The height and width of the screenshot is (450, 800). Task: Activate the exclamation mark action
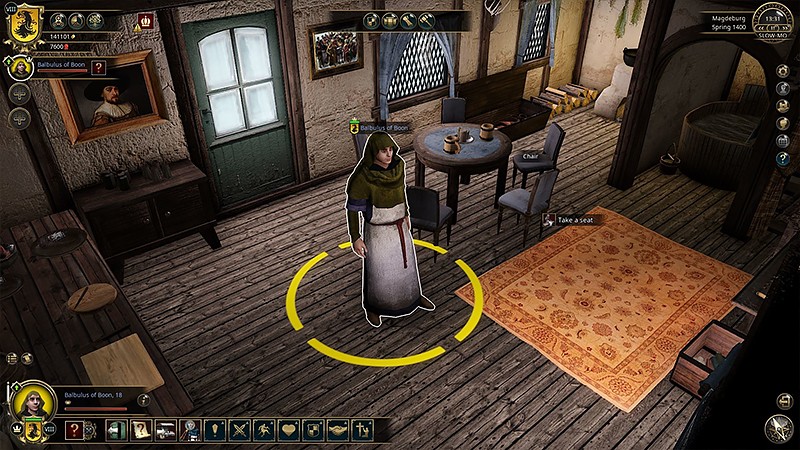(214, 430)
